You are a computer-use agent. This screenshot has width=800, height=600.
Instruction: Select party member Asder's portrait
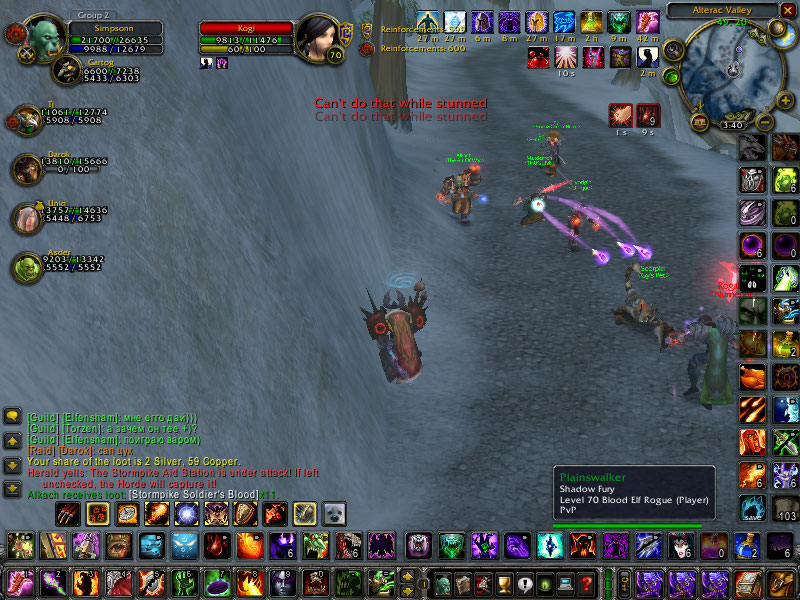click(x=27, y=267)
